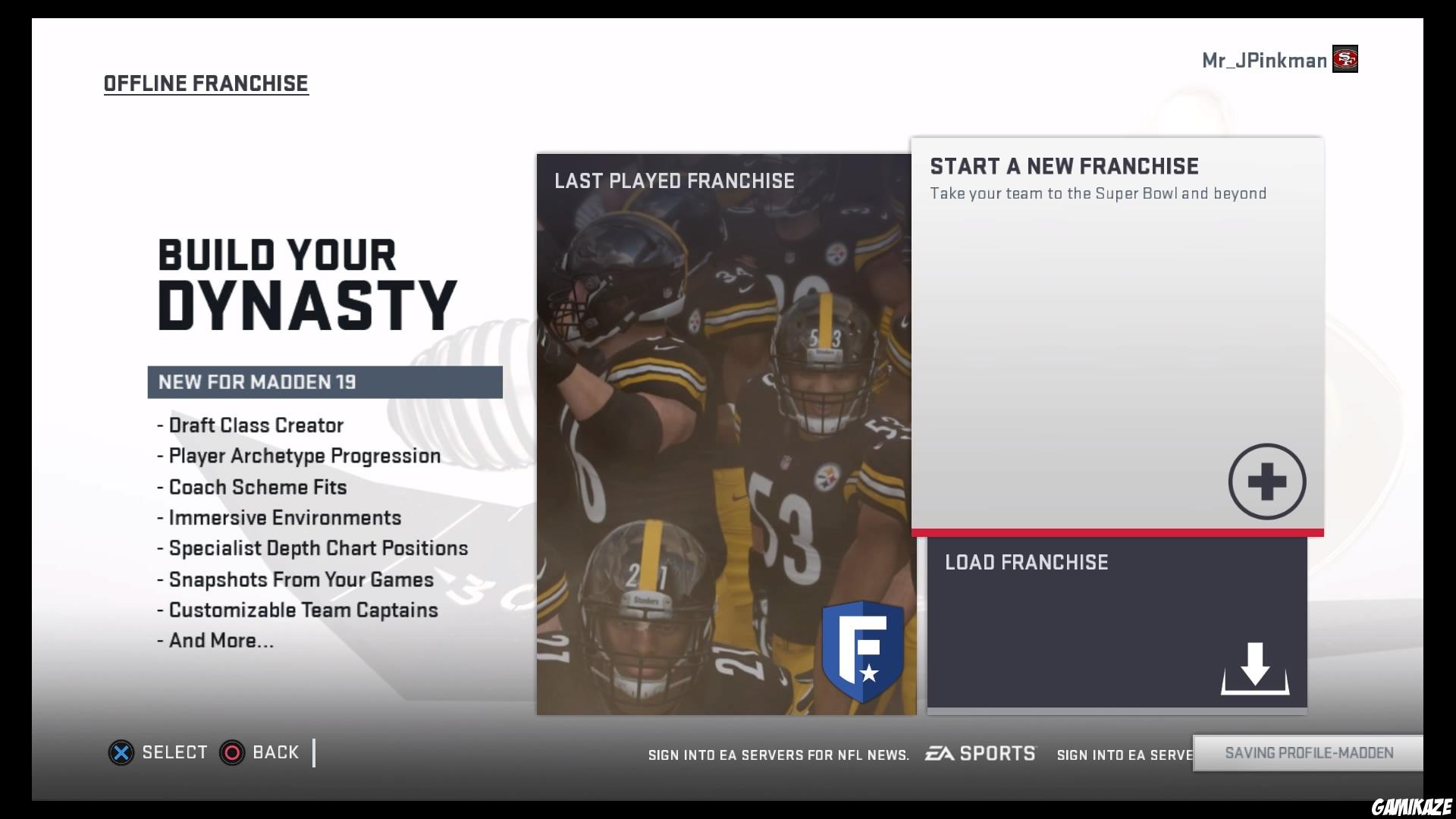Image resolution: width=1456 pixels, height=819 pixels.
Task: Open the Last Played Franchise tab
Action: pos(673,181)
